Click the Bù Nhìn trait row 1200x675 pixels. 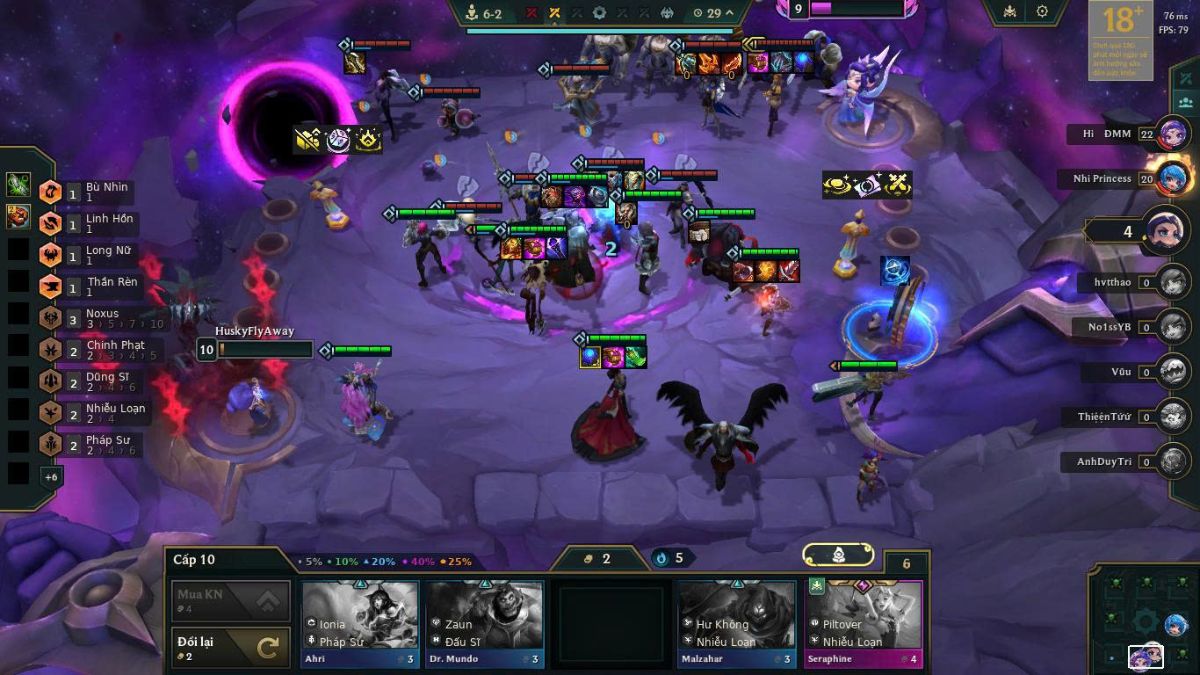100,192
